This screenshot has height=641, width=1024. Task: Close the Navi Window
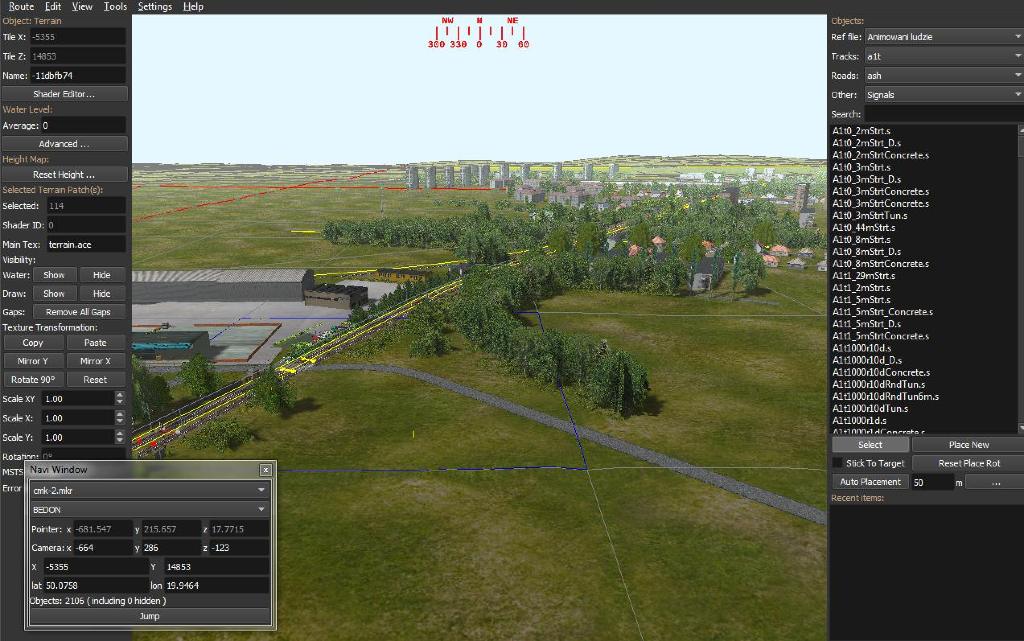266,470
